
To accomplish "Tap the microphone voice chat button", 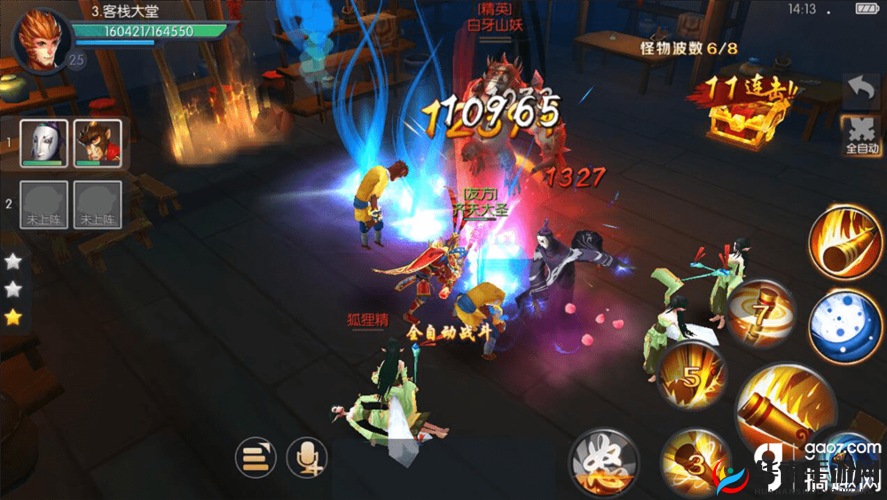I will 306,457.
